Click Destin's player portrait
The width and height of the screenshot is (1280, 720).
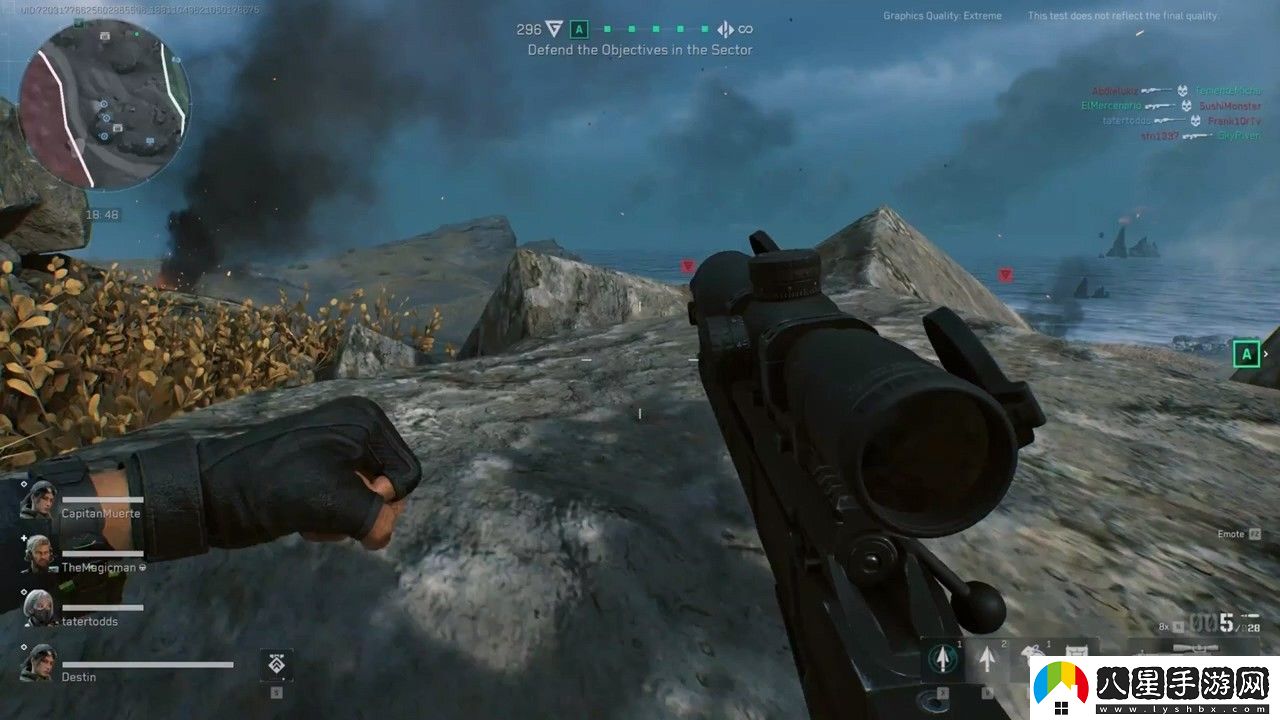point(39,662)
